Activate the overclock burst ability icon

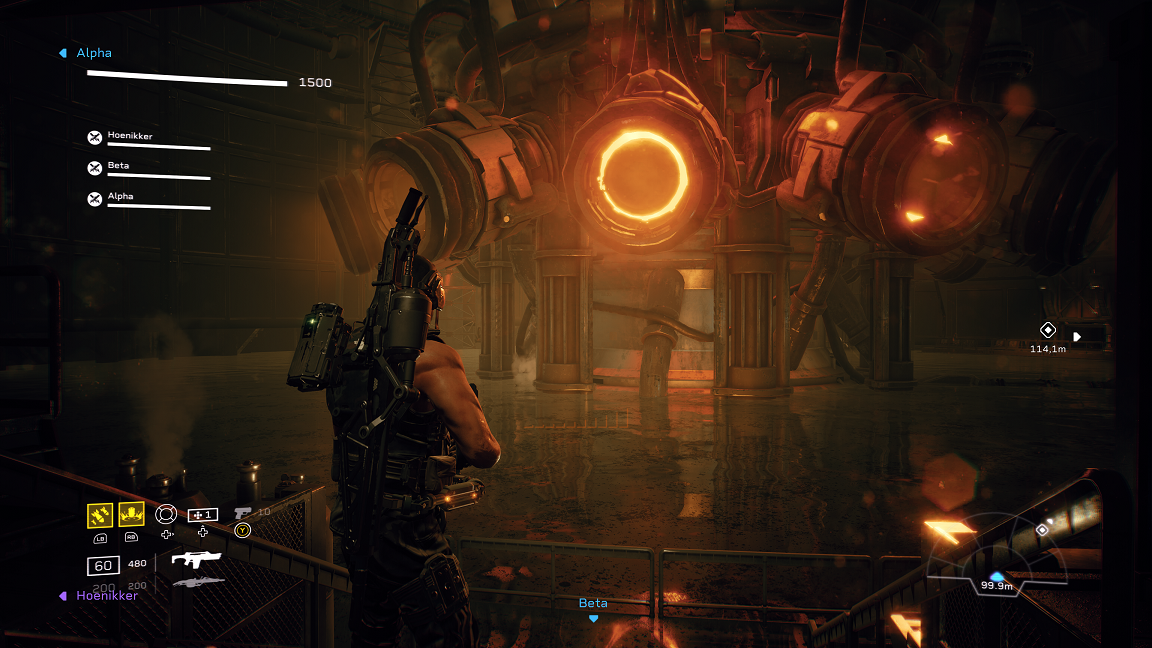pos(131,514)
